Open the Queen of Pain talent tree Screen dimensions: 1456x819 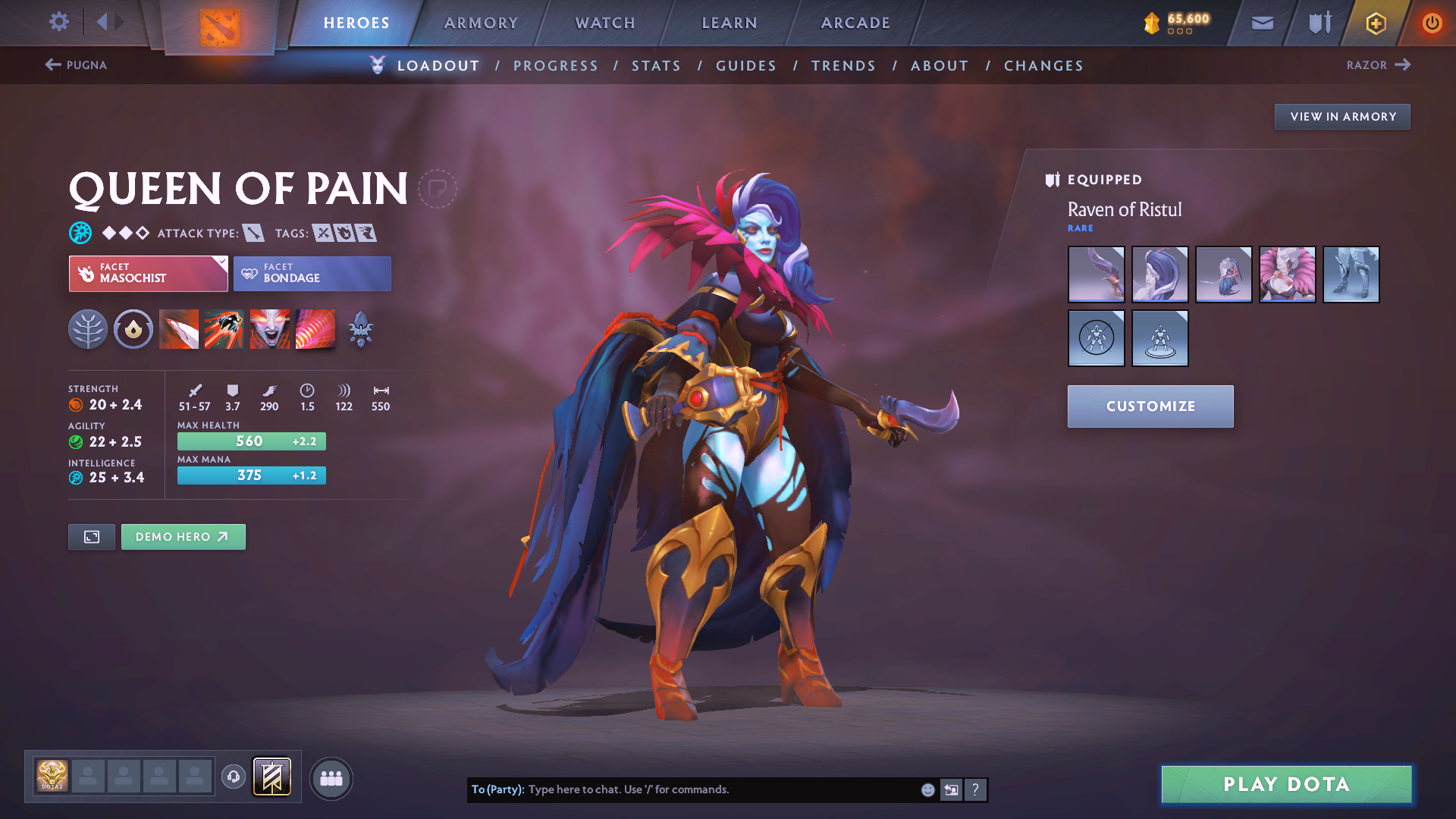[88, 329]
